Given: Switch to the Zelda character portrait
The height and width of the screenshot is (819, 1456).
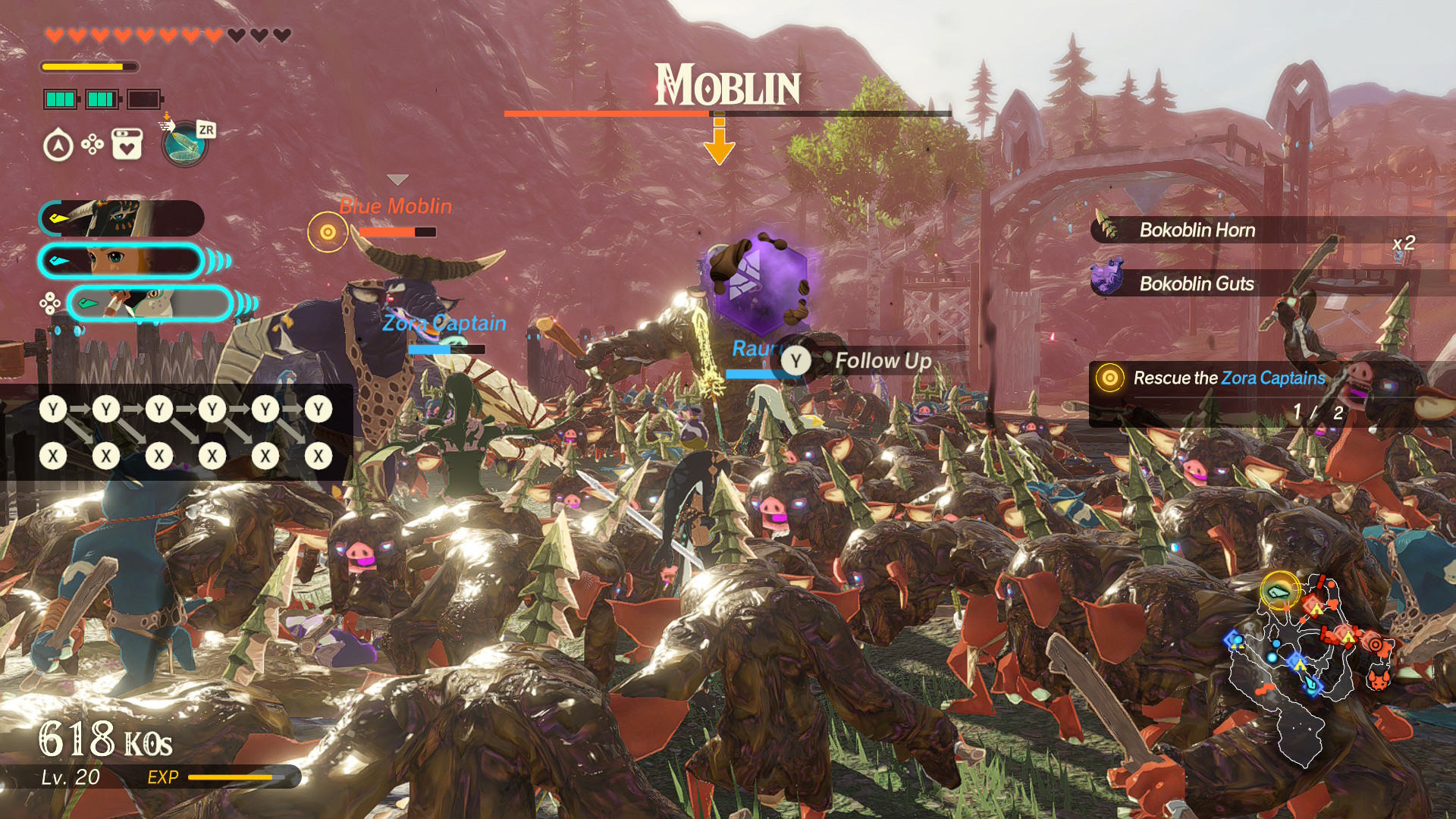Looking at the screenshot, I should [121, 261].
